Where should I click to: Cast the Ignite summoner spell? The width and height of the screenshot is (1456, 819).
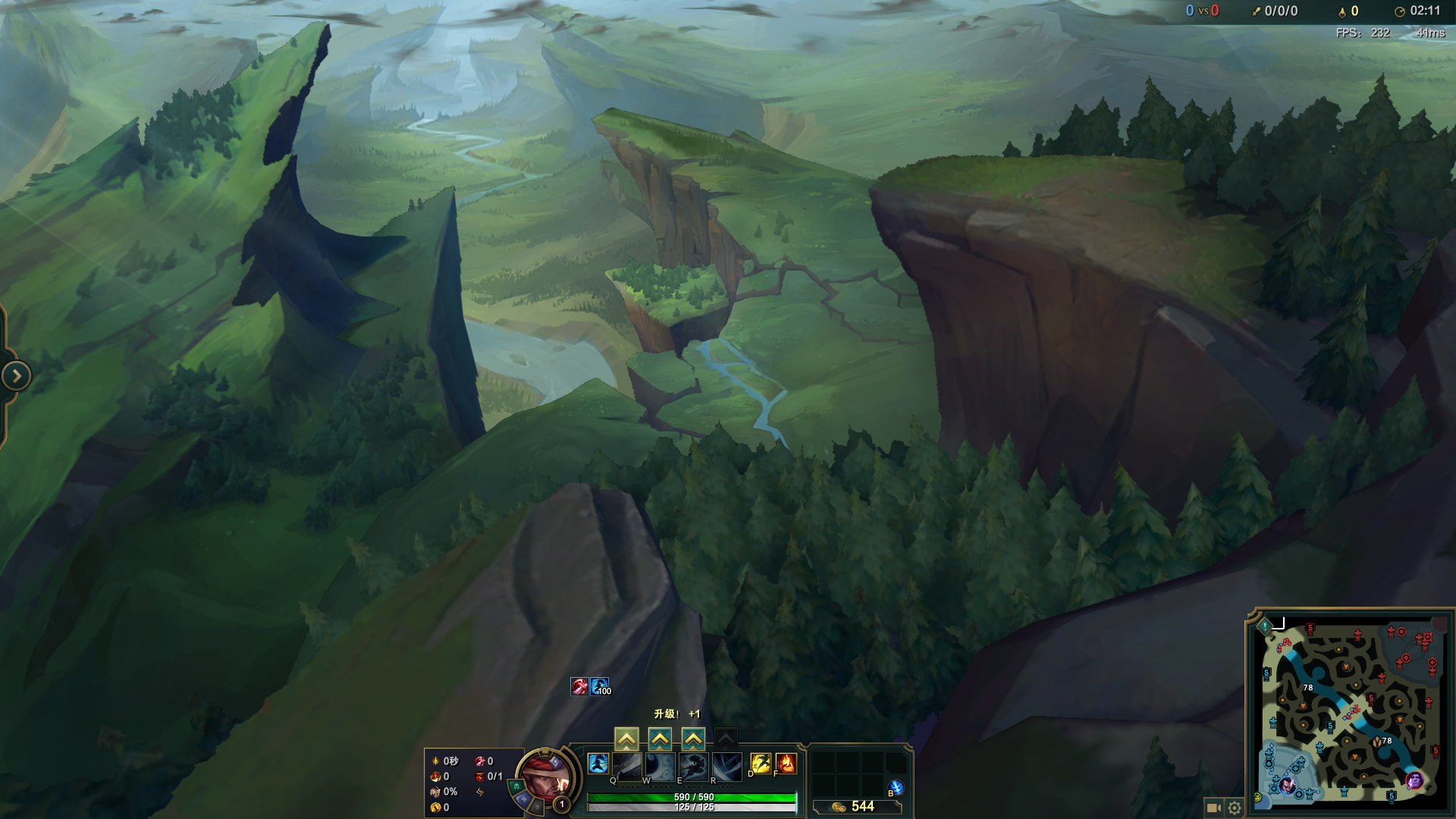[x=786, y=763]
